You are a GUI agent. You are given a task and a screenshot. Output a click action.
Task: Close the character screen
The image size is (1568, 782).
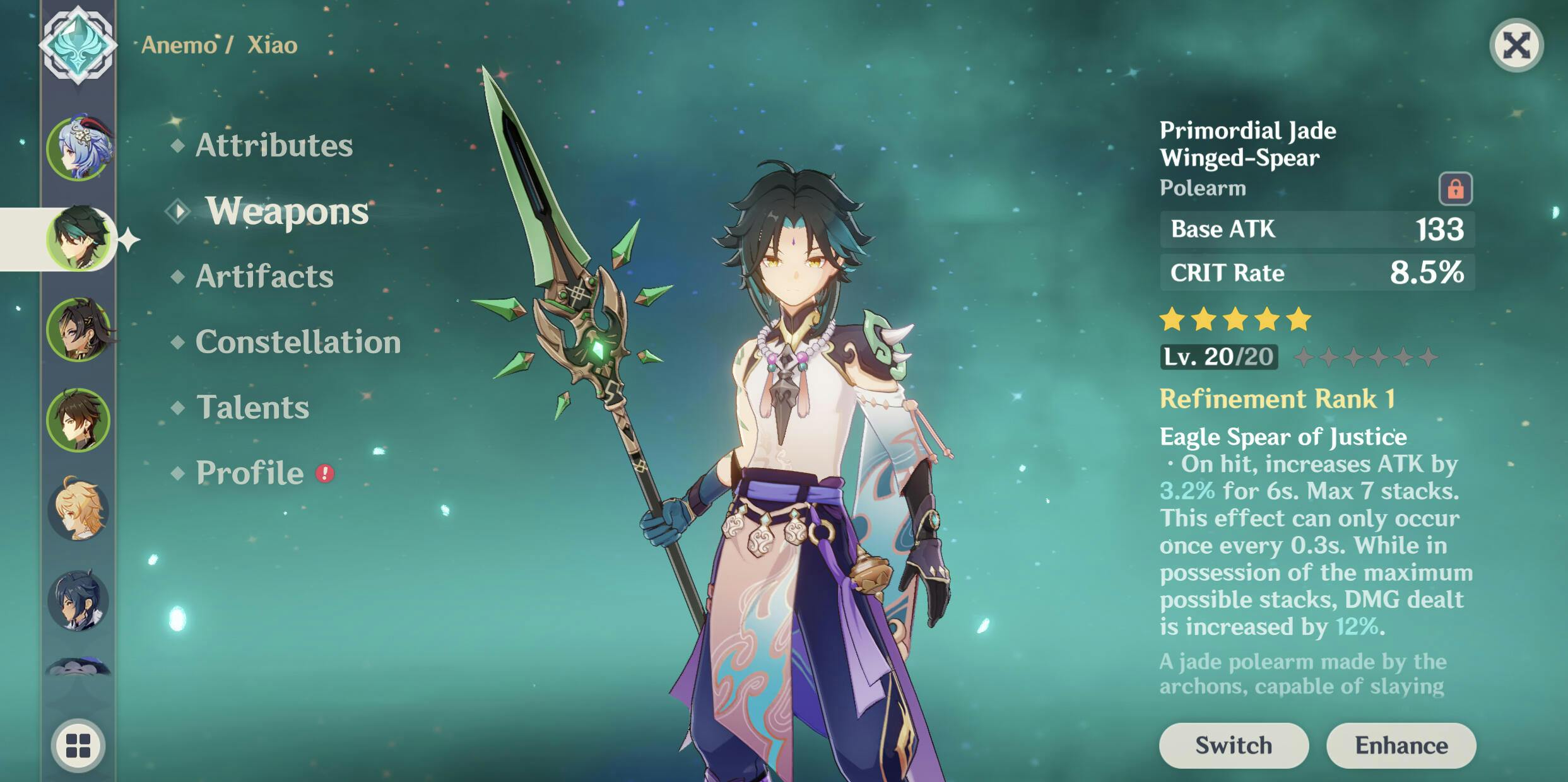[x=1516, y=45]
